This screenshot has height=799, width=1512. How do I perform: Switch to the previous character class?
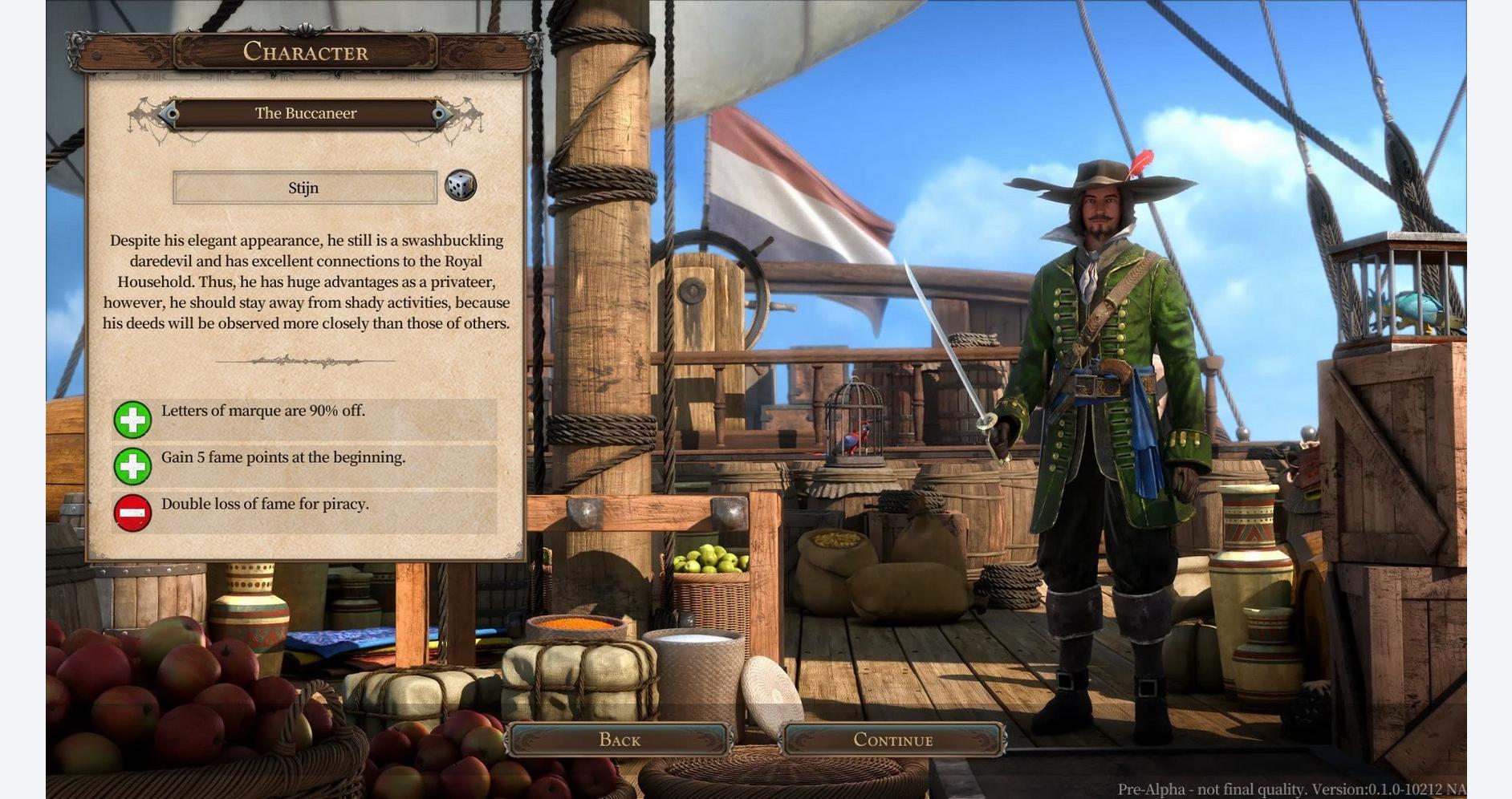[x=169, y=114]
